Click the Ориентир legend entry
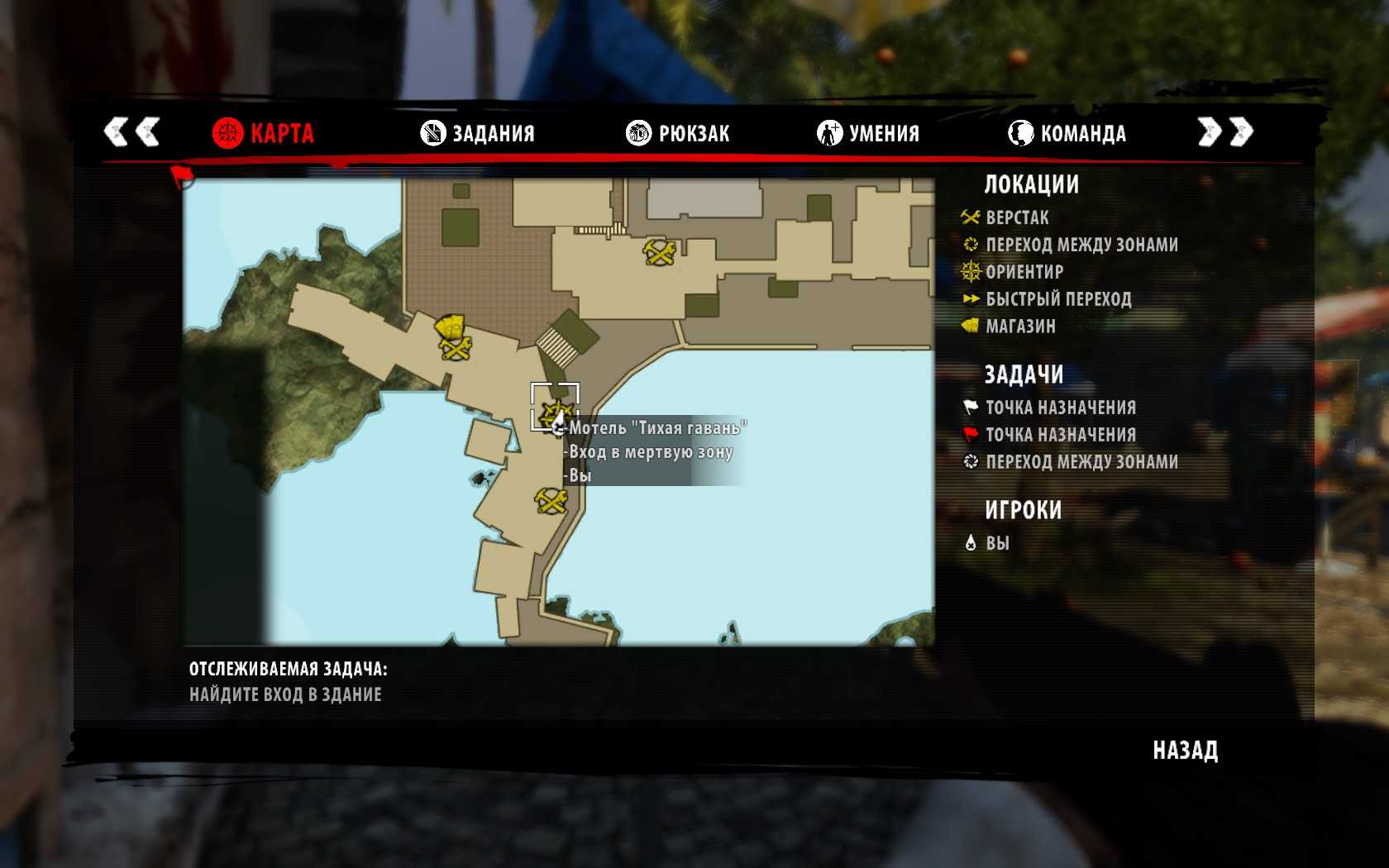Image resolution: width=1389 pixels, height=868 pixels. (1024, 272)
